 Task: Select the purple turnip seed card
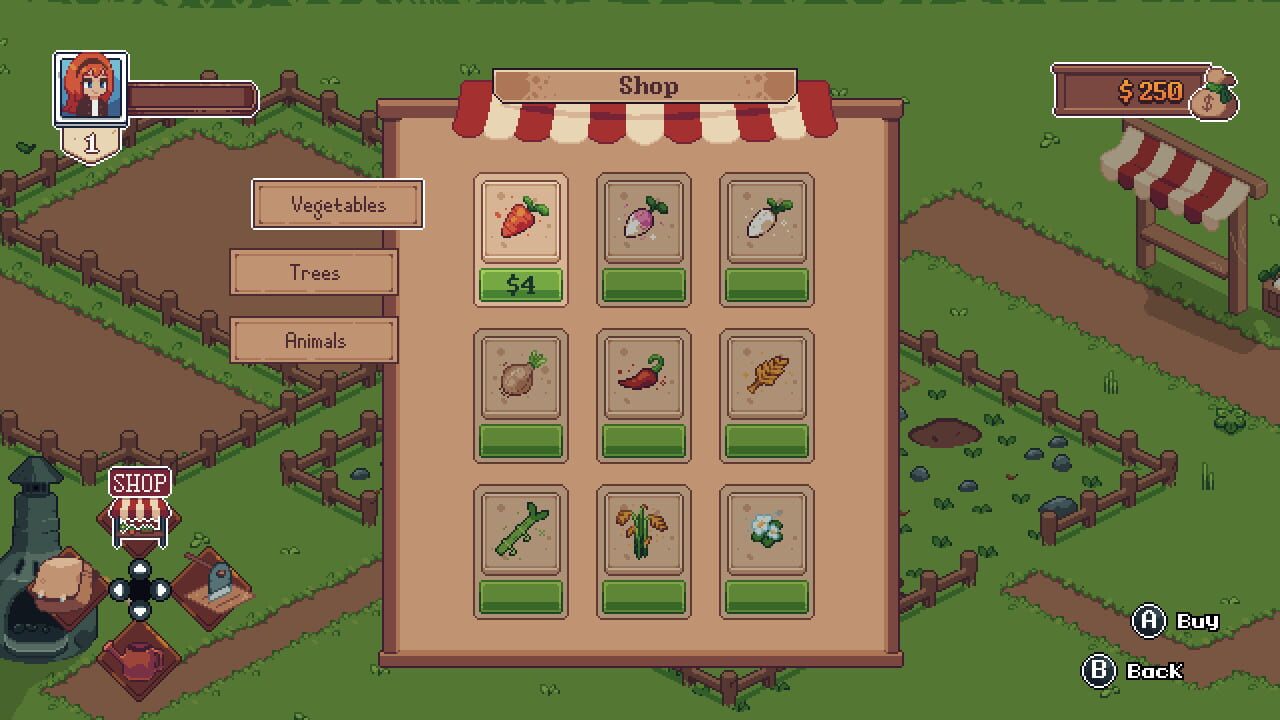[644, 222]
